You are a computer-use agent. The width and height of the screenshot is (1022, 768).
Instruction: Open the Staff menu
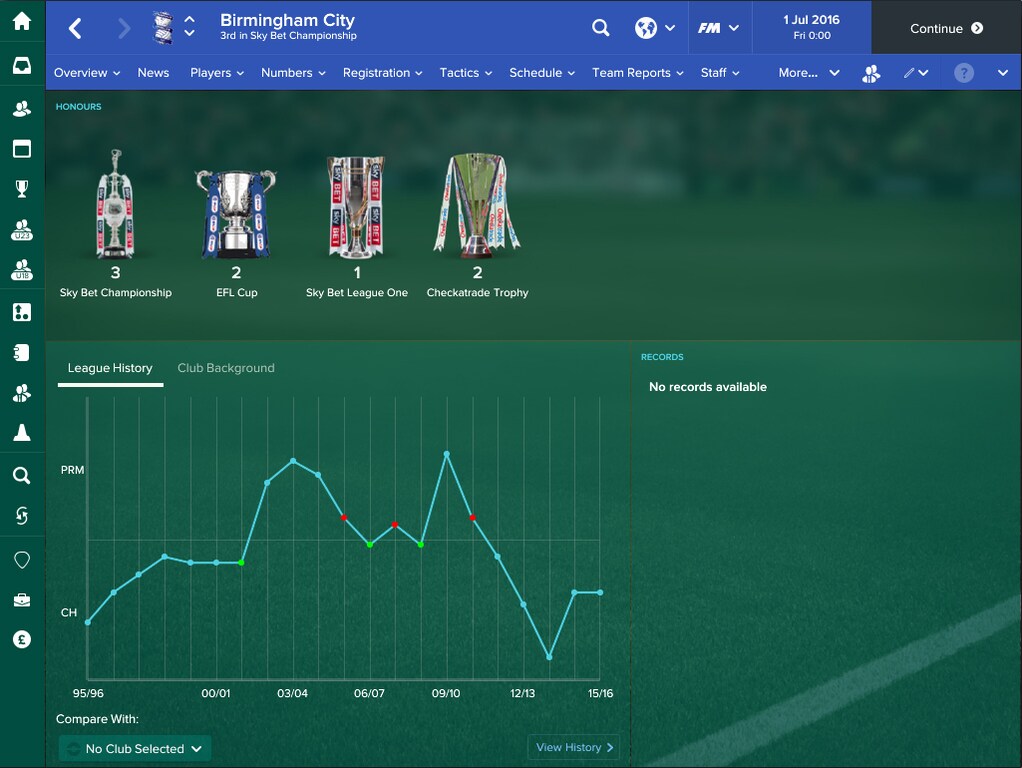click(x=720, y=73)
